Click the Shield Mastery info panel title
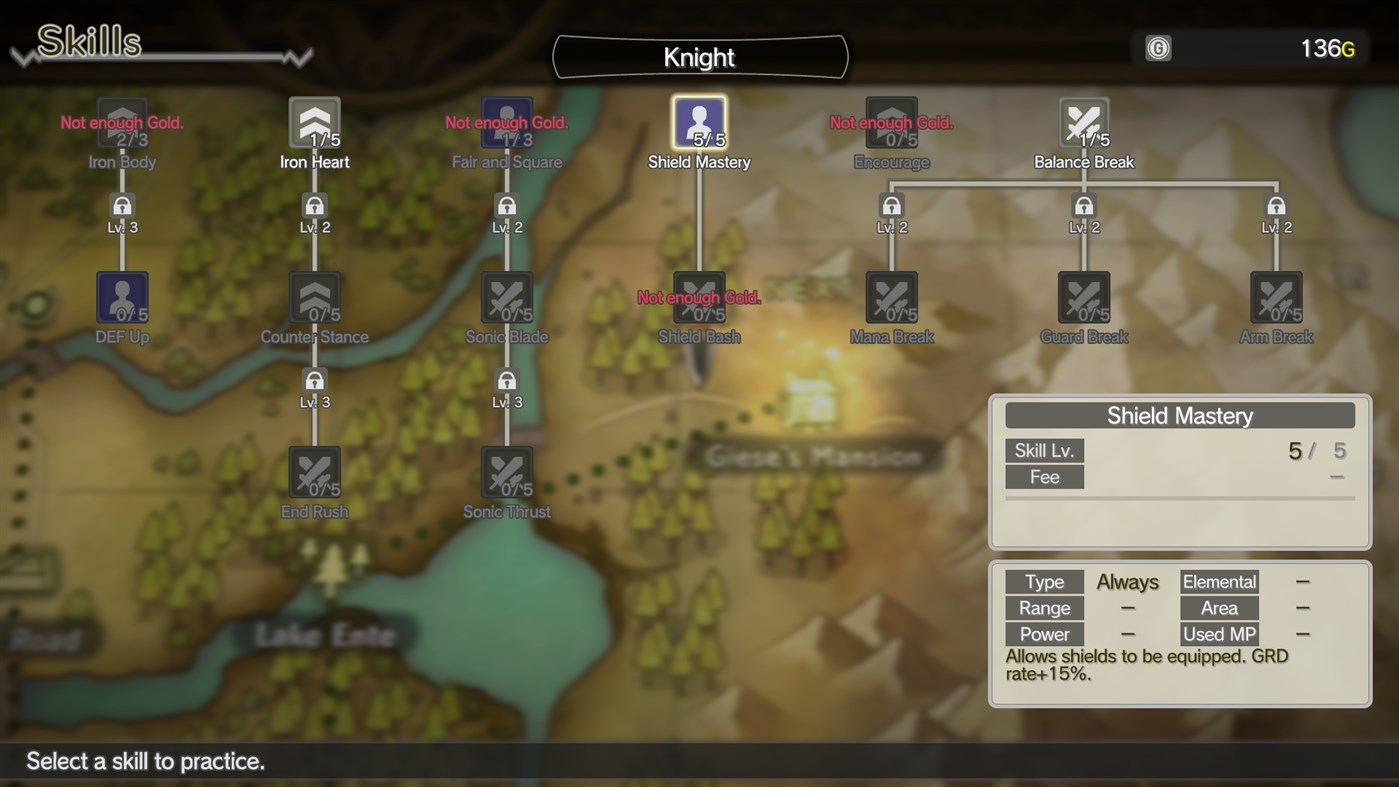 point(1179,414)
